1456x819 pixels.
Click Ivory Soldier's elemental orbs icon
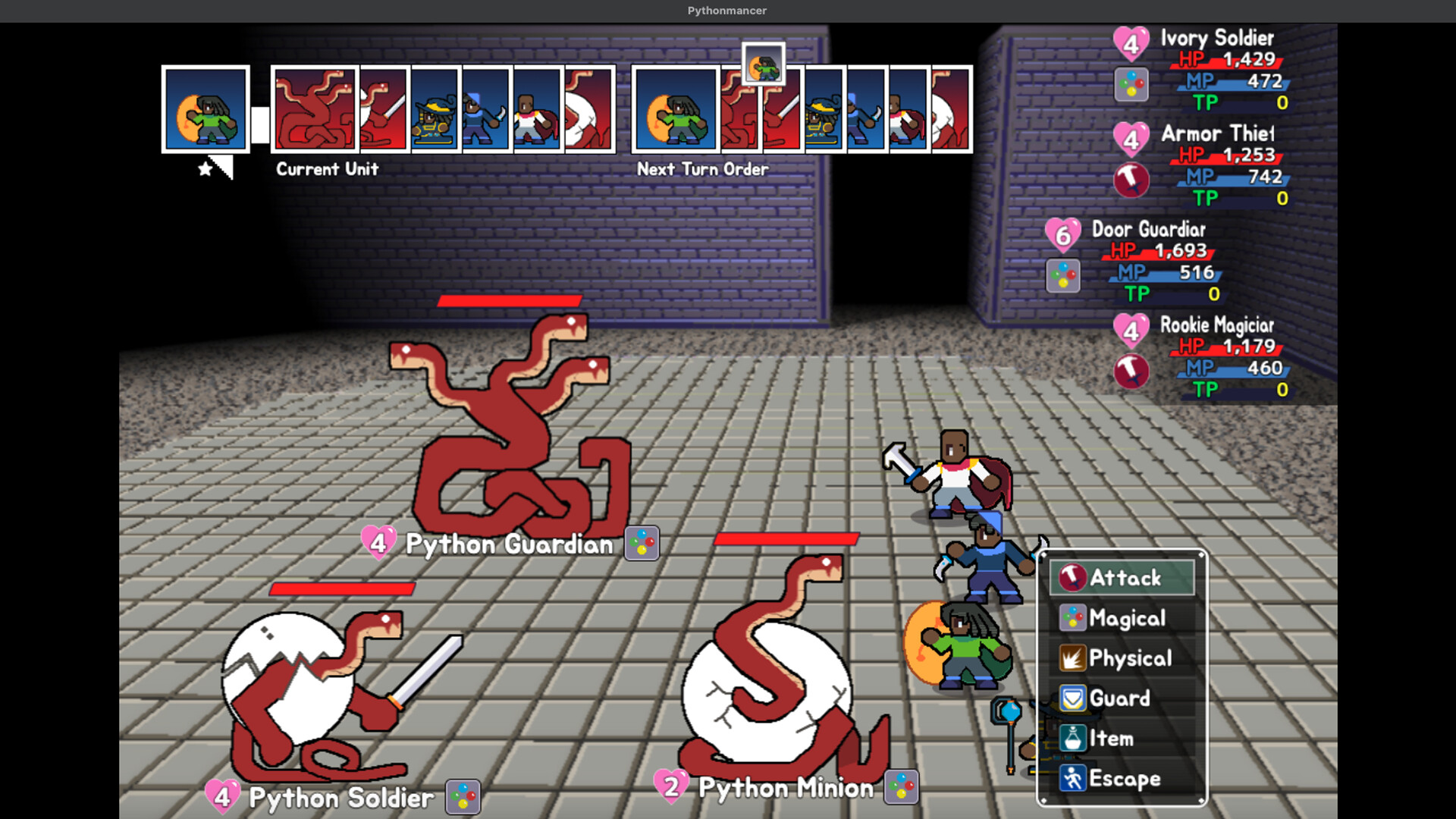coord(1132,85)
